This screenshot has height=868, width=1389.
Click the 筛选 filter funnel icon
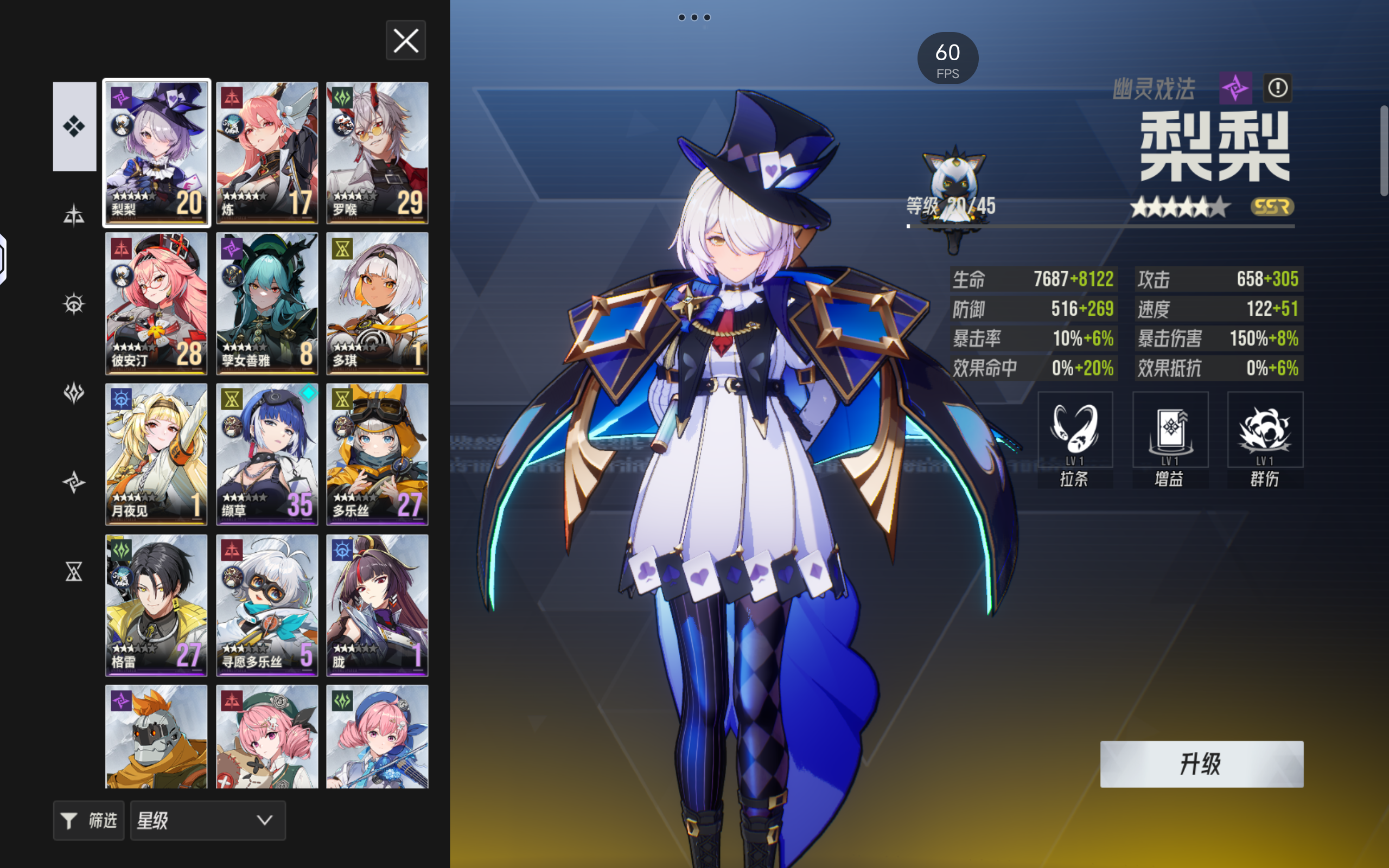pos(69,820)
